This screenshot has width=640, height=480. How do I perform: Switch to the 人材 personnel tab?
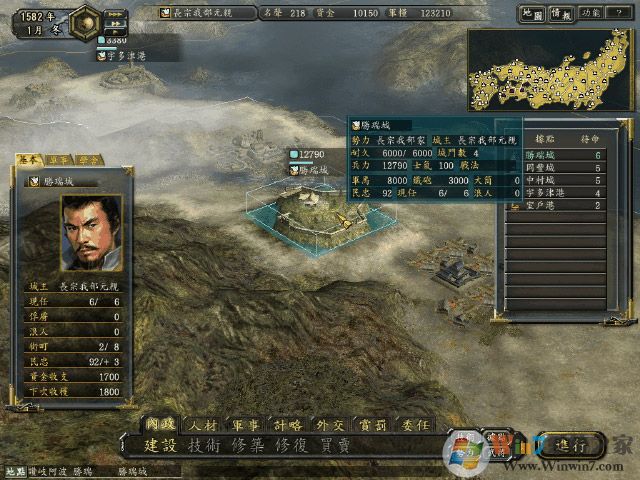(203, 424)
